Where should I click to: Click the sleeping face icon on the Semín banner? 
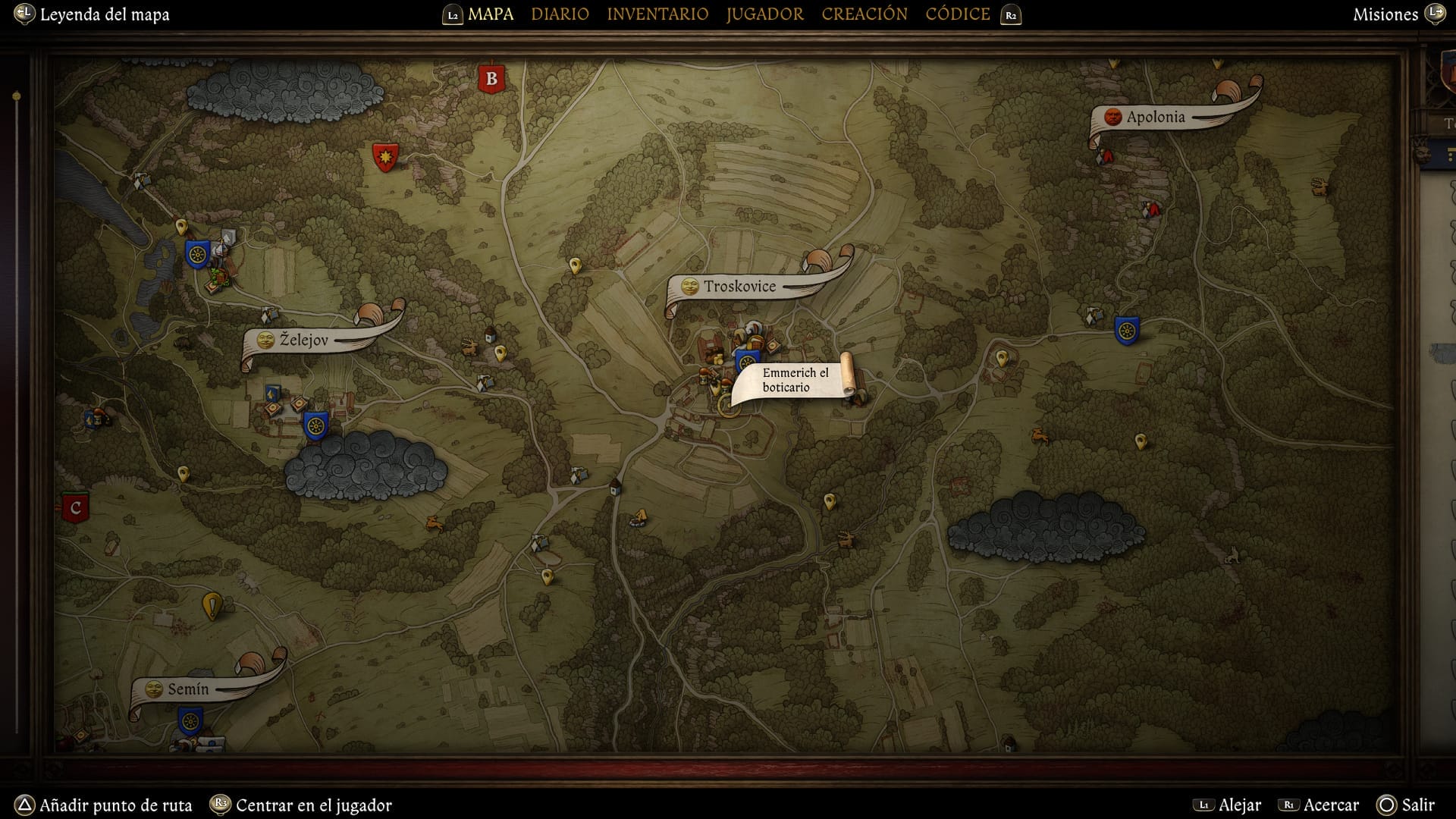tap(154, 689)
